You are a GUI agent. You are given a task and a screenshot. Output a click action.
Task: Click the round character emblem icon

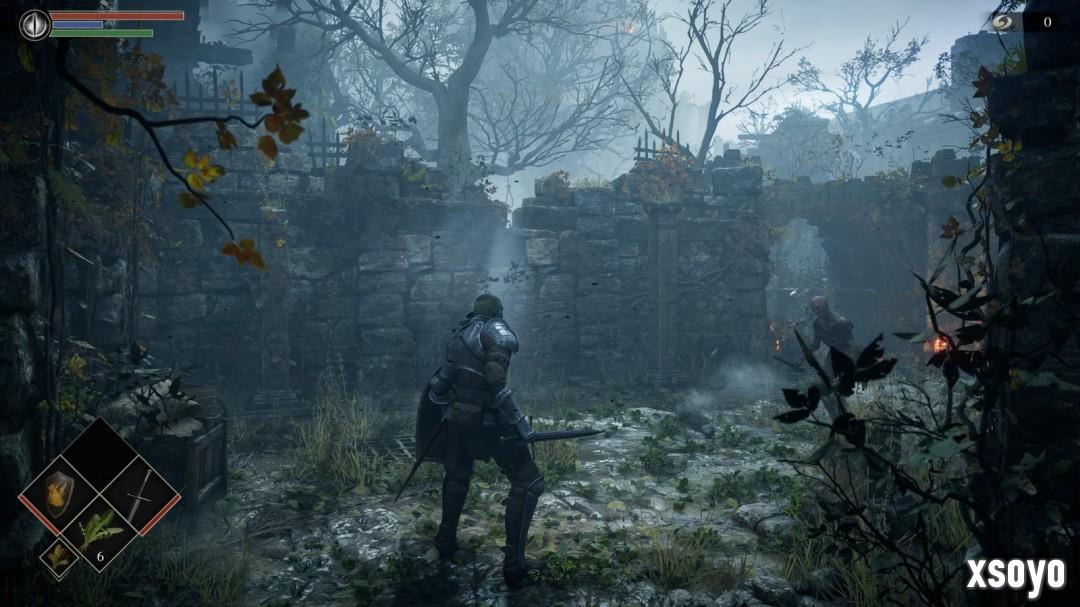(35, 24)
